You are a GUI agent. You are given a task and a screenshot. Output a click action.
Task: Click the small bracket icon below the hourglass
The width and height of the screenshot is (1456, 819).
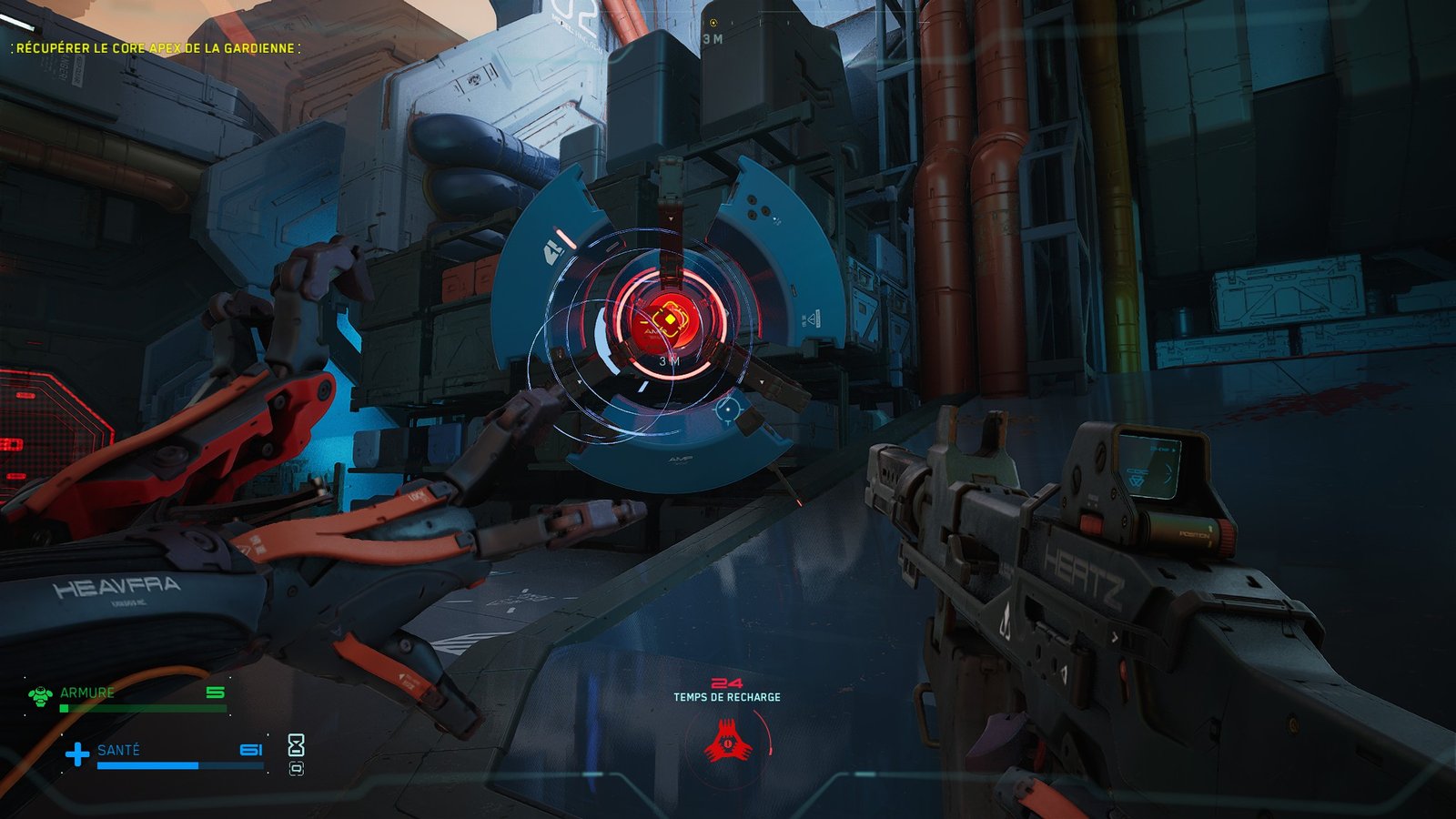coord(296,769)
